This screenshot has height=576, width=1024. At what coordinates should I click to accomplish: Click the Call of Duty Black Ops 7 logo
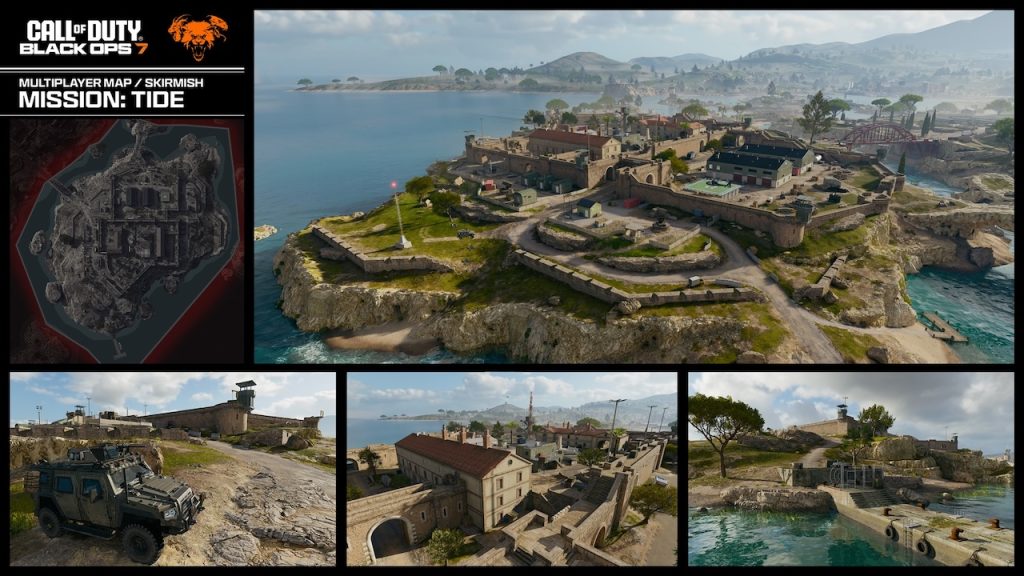(x=85, y=37)
